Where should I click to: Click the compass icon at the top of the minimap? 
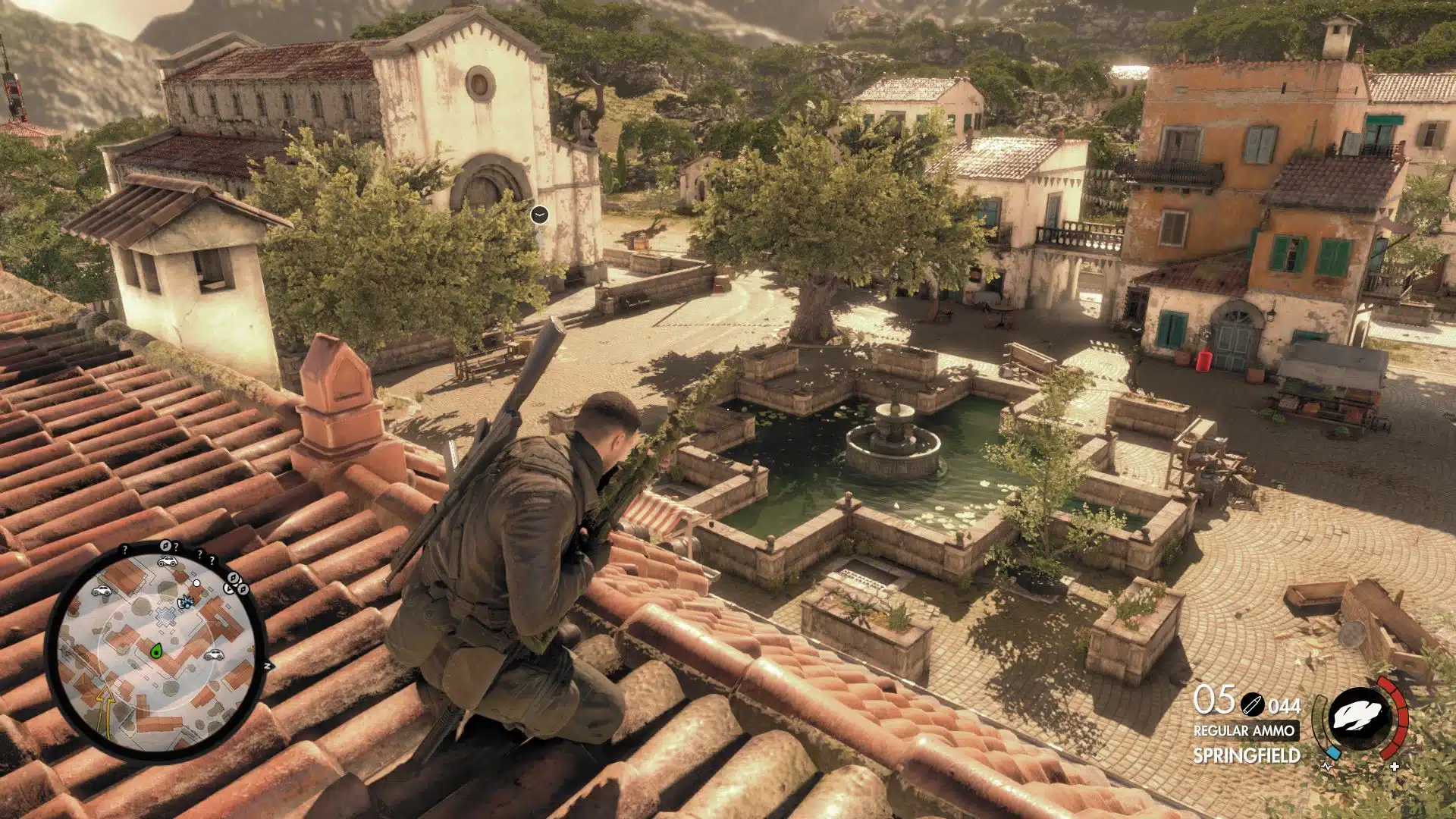pyautogui.click(x=166, y=545)
